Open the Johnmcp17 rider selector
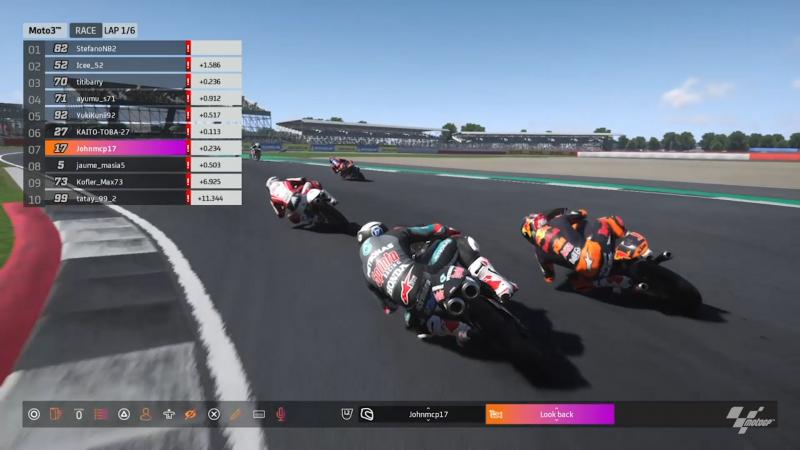Image resolution: width=800 pixels, height=450 pixels. (428, 414)
